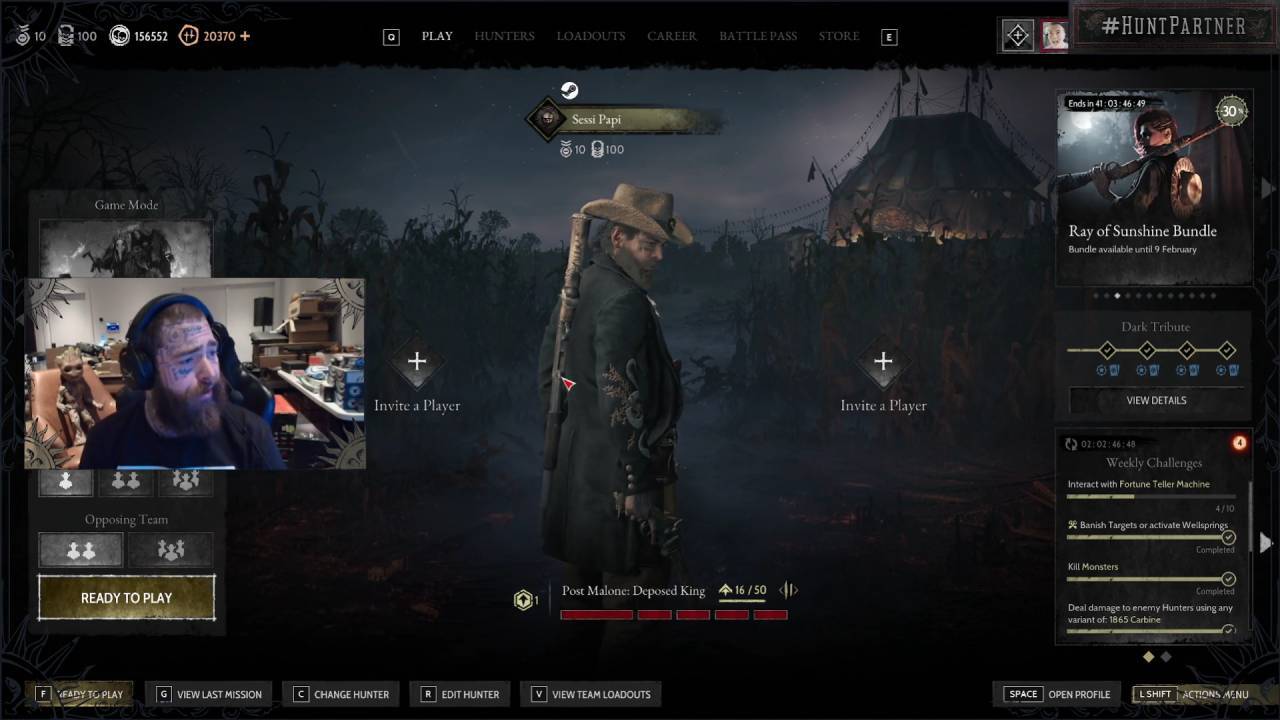
Task: Expand battle pass rewards with side arrows
Action: [787, 590]
